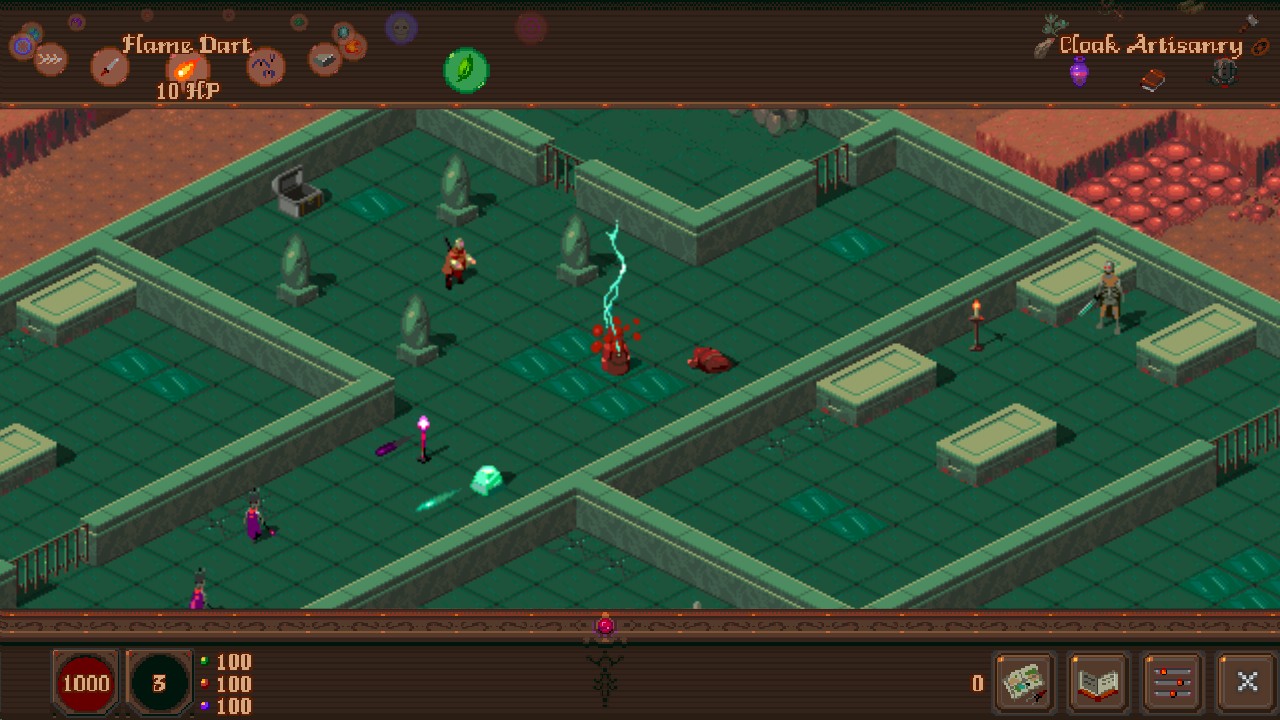Open the spellbook icon at the bottom
Screen dimensions: 1280x720
1097,682
